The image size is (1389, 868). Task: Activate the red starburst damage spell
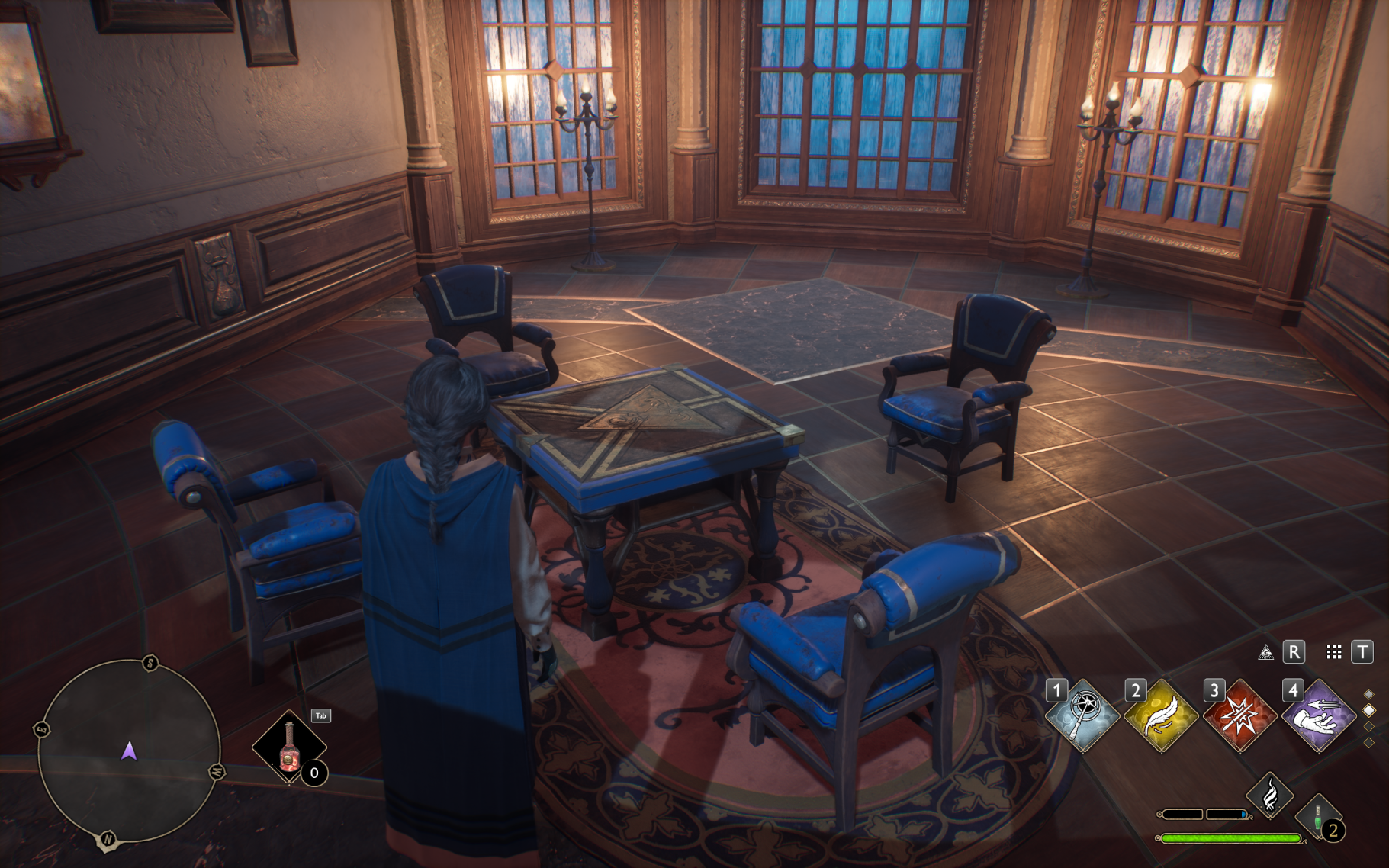(1240, 715)
